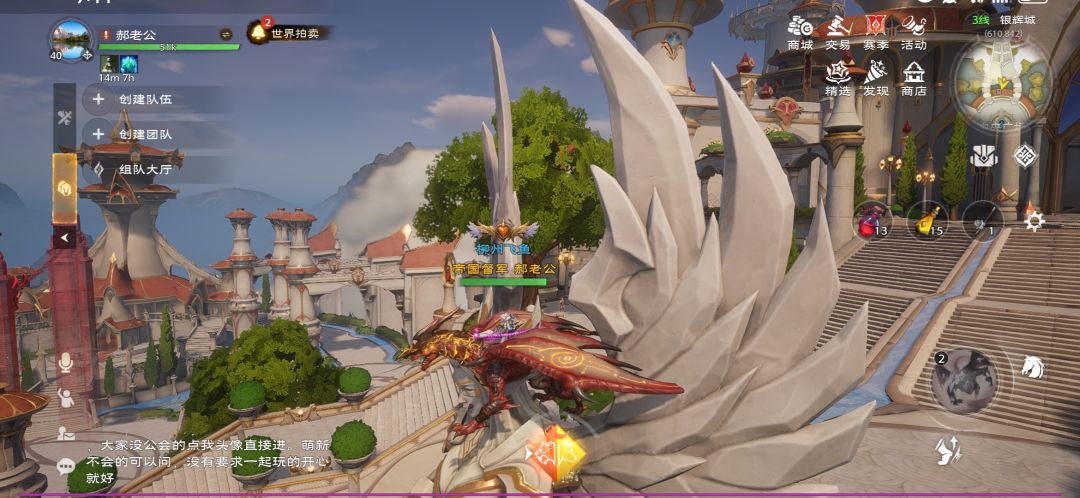Image resolution: width=1080 pixels, height=498 pixels.
Task: Open the player portrait avatar
Action: click(71, 40)
